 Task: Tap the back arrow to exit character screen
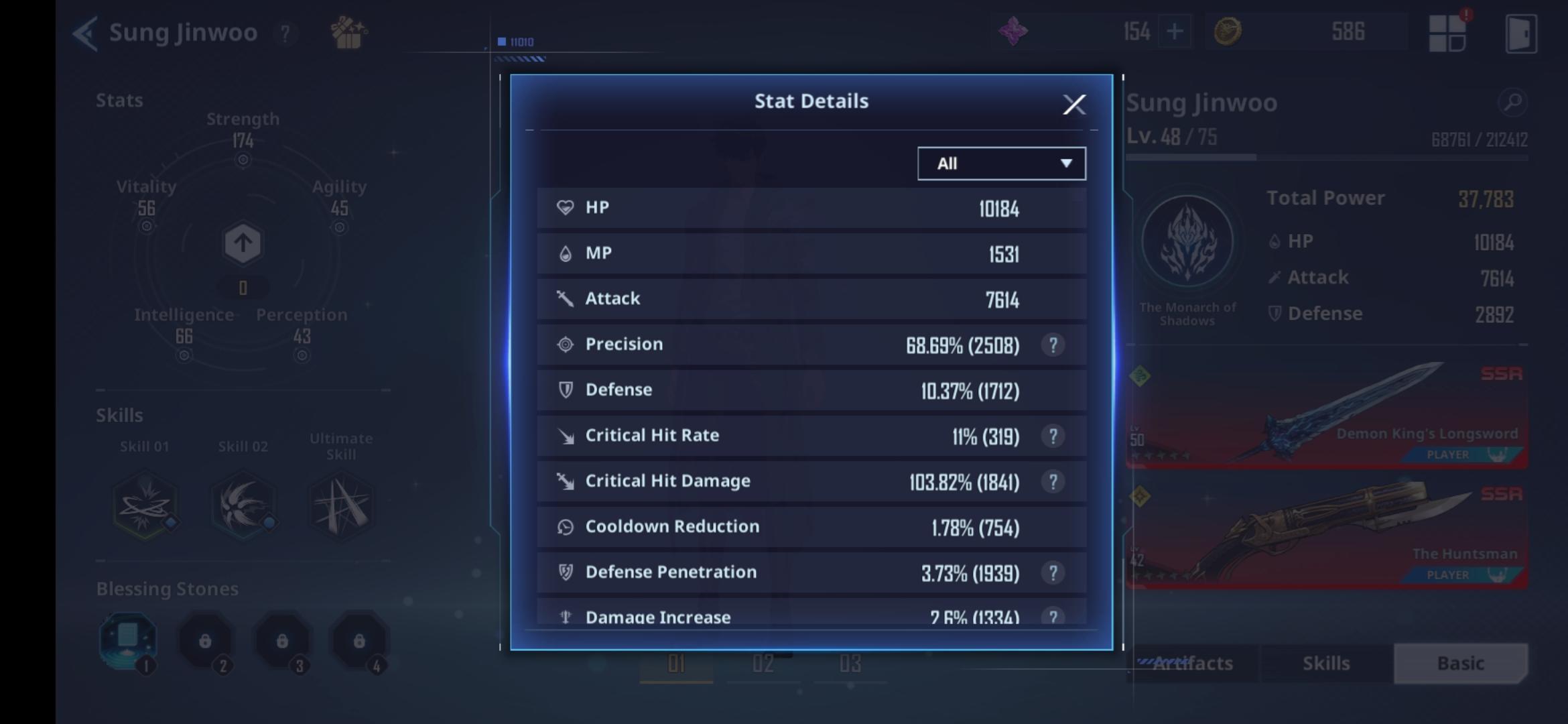coord(85,32)
